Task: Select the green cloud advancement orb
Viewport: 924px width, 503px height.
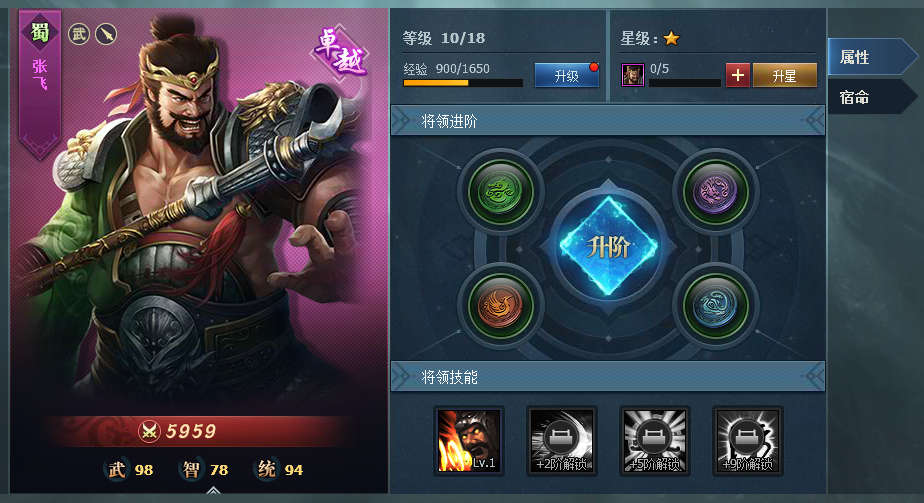Action: click(x=500, y=189)
